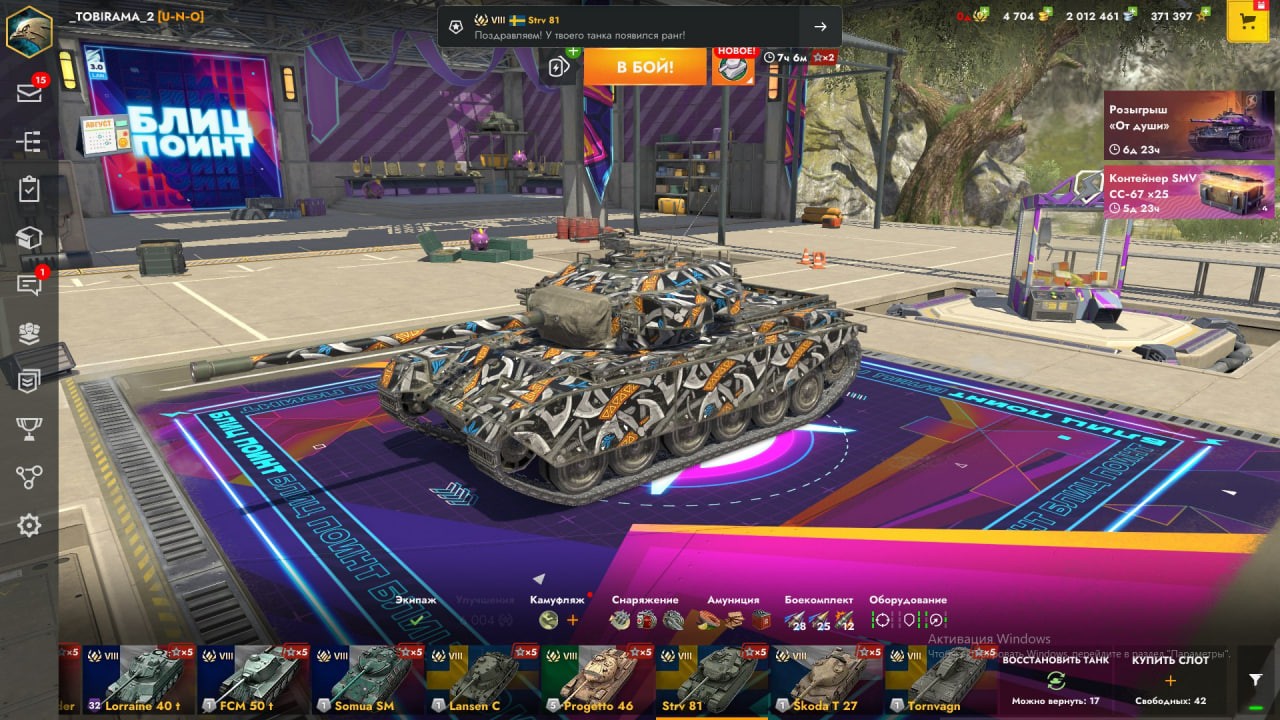Viewport: 1280px width, 720px height.
Task: Open the shop cart in the top corner
Action: tap(1247, 22)
